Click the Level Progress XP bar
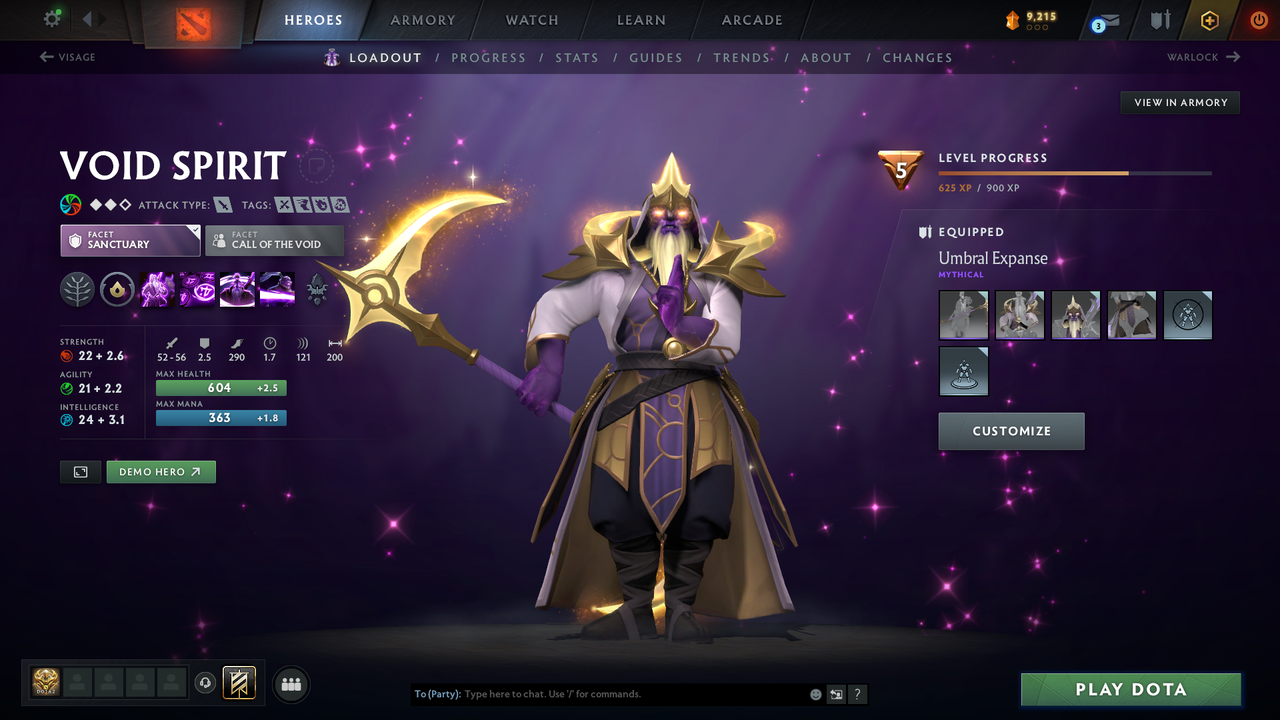 click(1075, 172)
